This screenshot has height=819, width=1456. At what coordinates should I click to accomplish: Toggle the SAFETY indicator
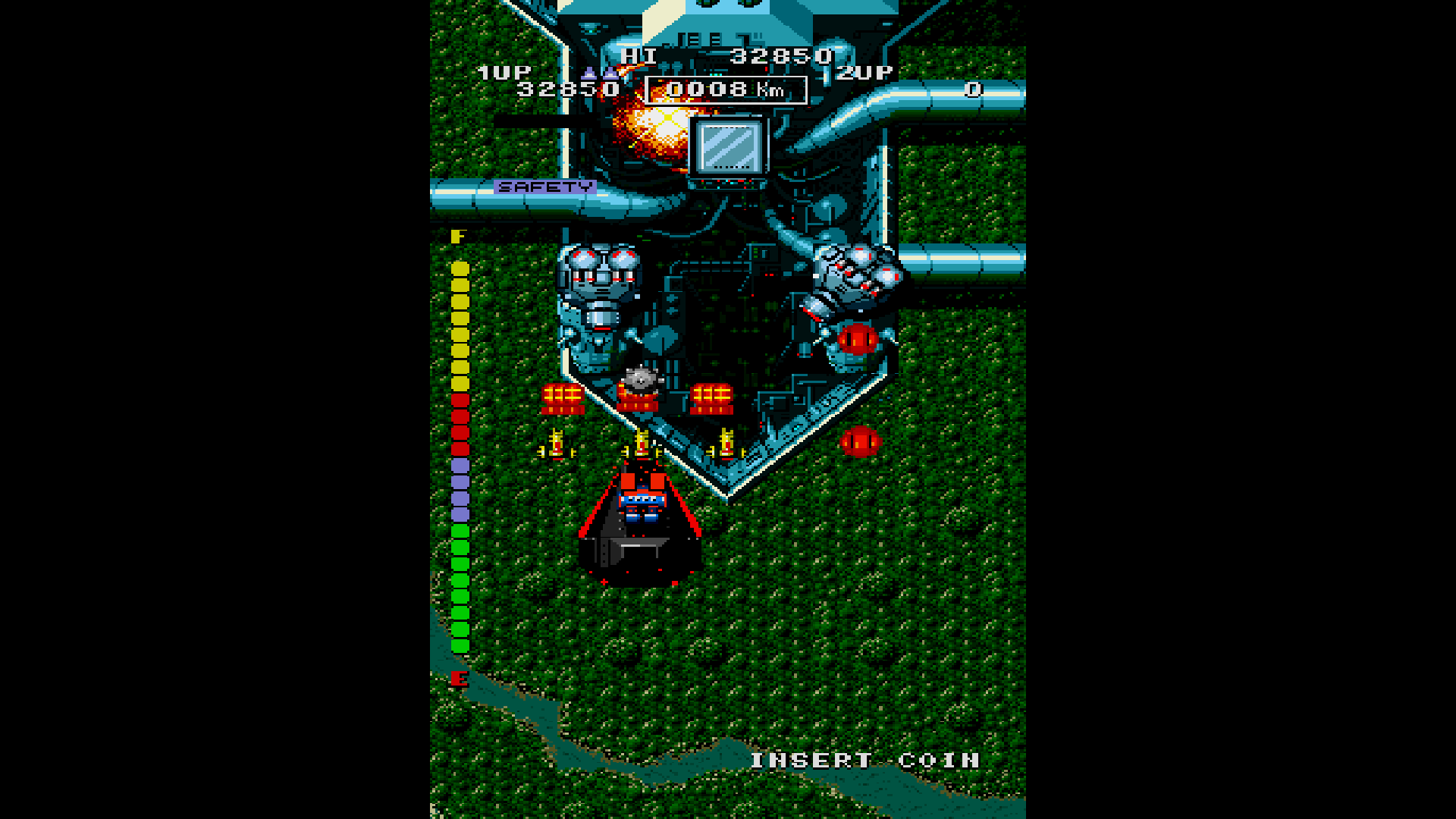[x=544, y=185]
